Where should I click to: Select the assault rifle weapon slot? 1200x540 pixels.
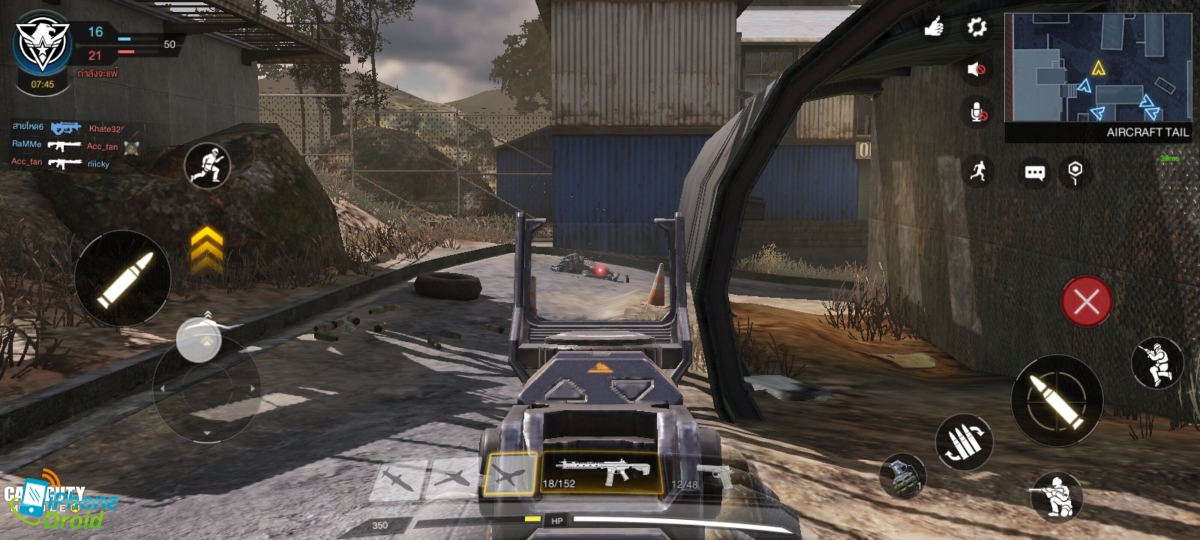(603, 472)
